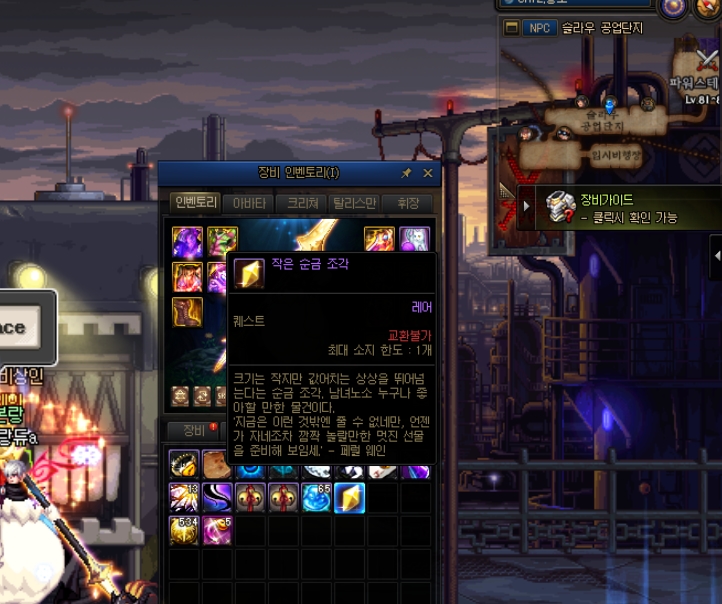The image size is (722, 604).
Task: Switch to the 인벤토리 tab
Action: click(x=196, y=202)
